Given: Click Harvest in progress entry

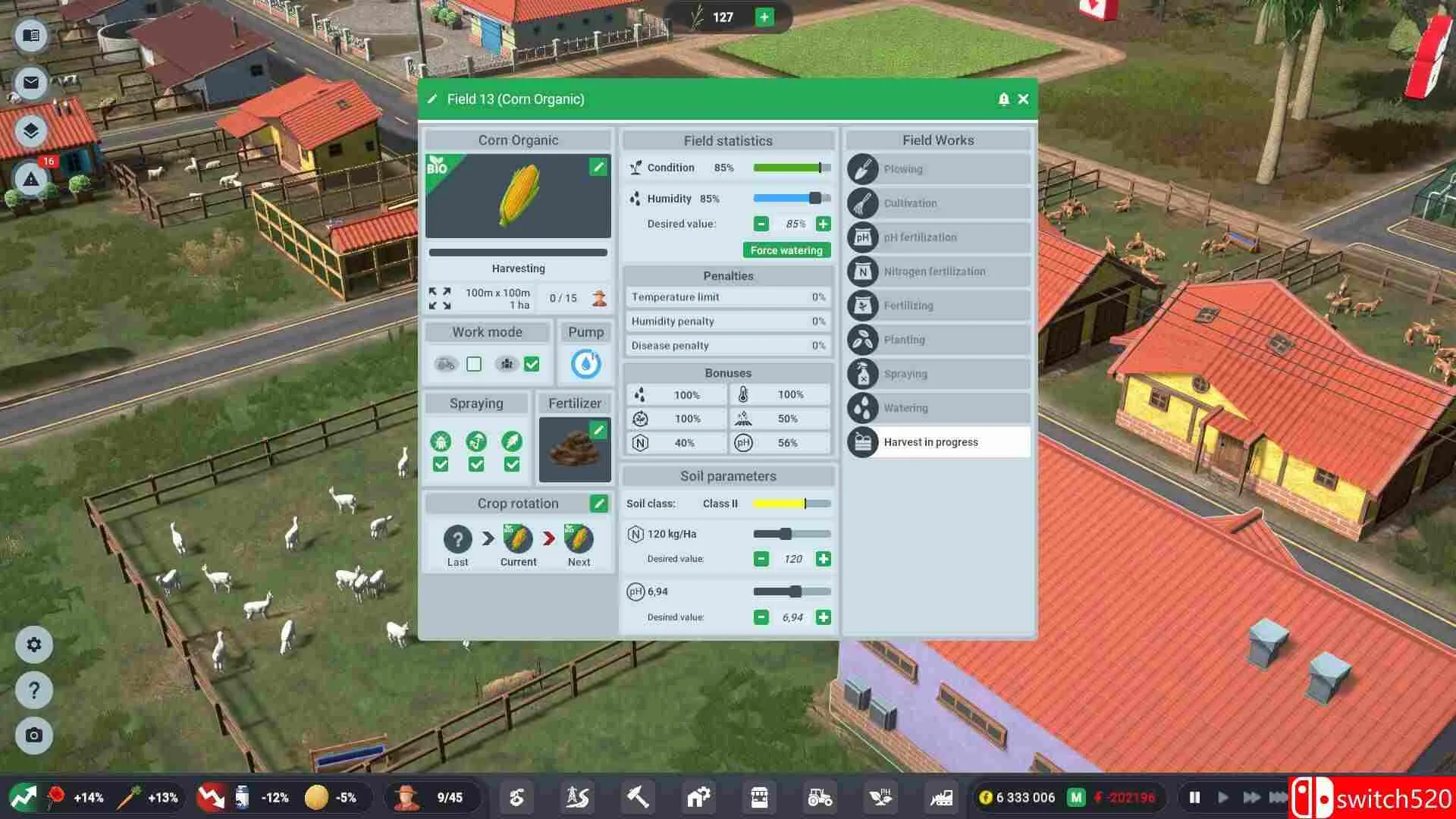Looking at the screenshot, I should [938, 442].
